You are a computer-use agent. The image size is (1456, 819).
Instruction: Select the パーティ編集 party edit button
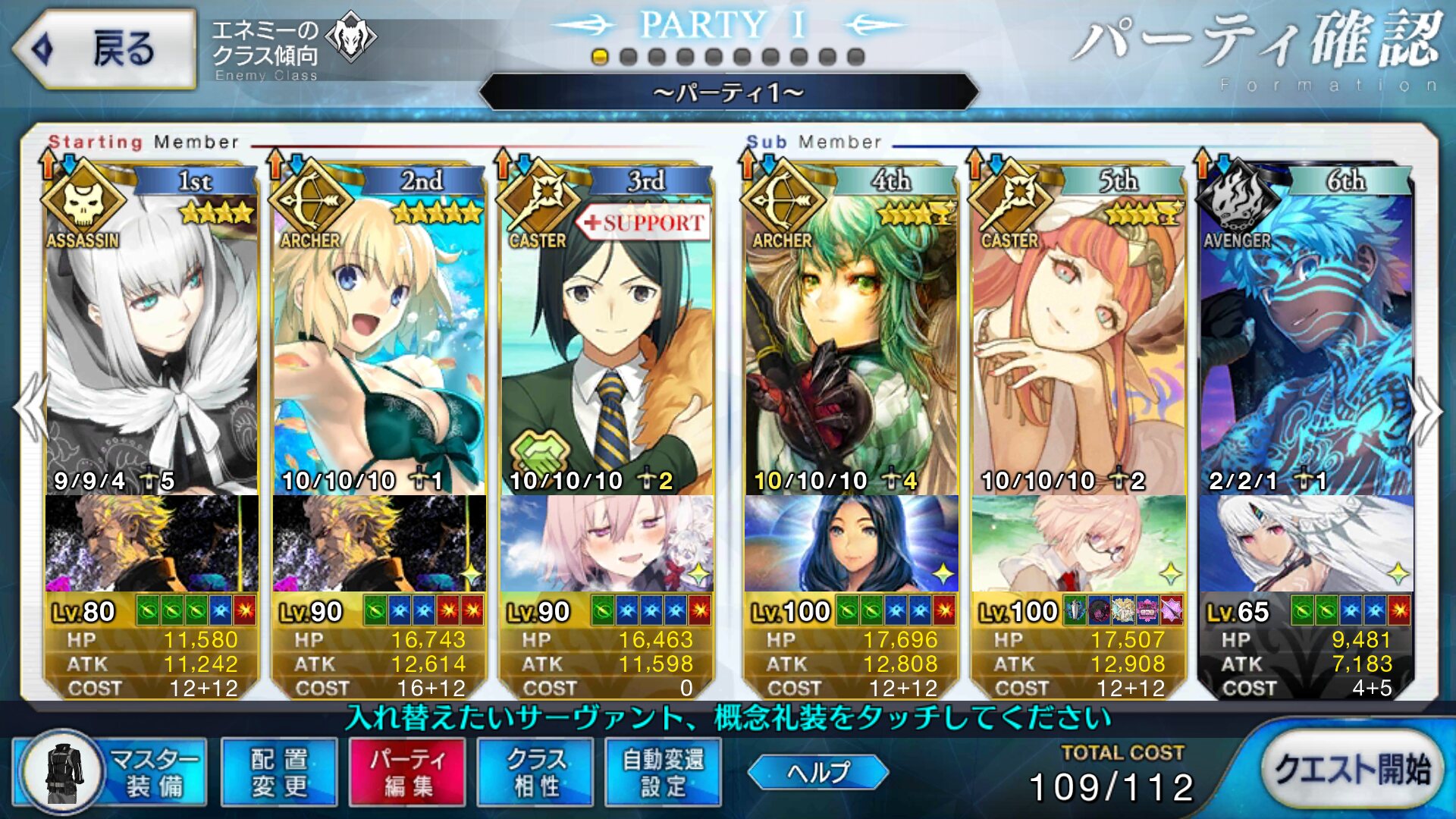[406, 772]
